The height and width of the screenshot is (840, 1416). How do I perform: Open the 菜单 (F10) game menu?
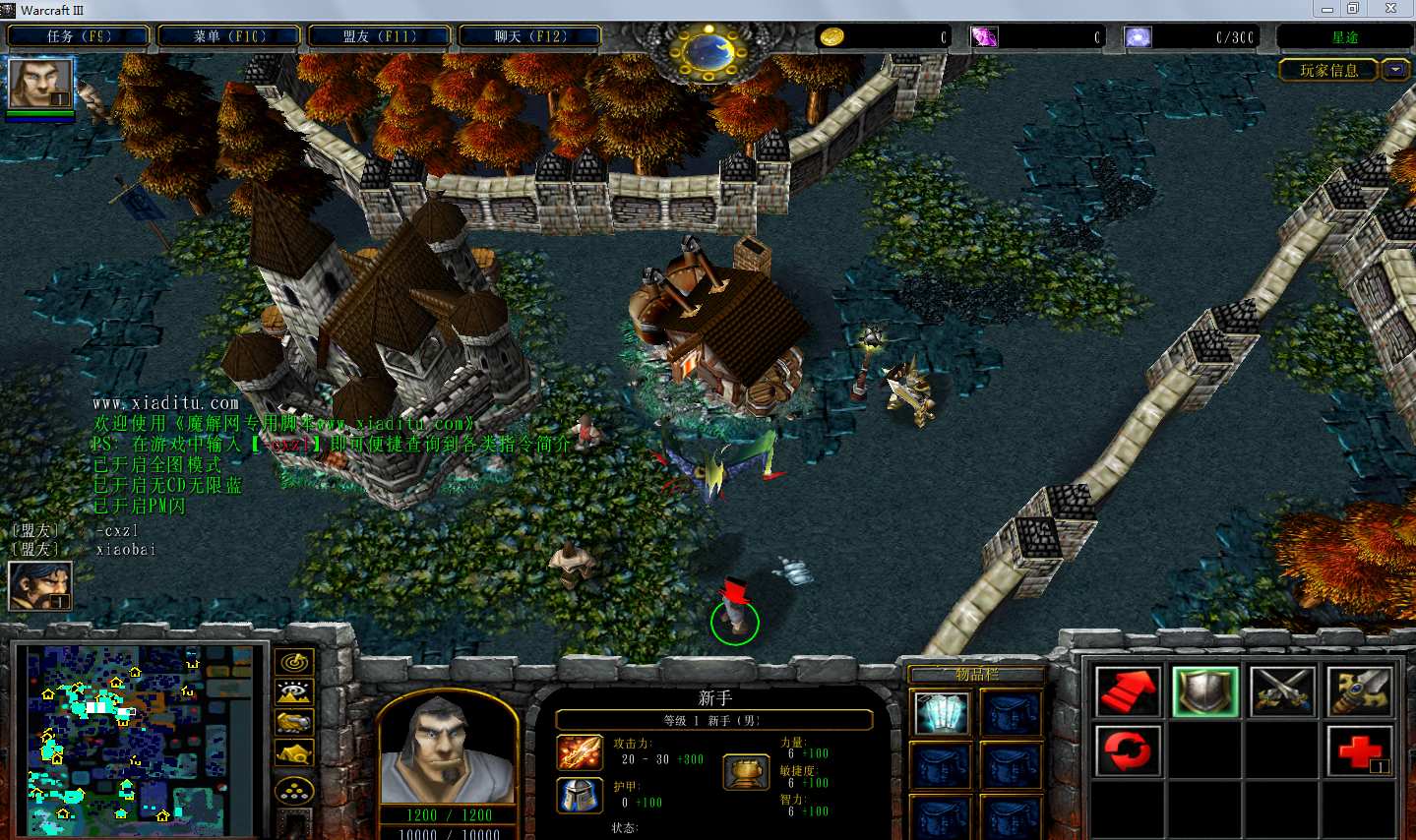coord(229,36)
